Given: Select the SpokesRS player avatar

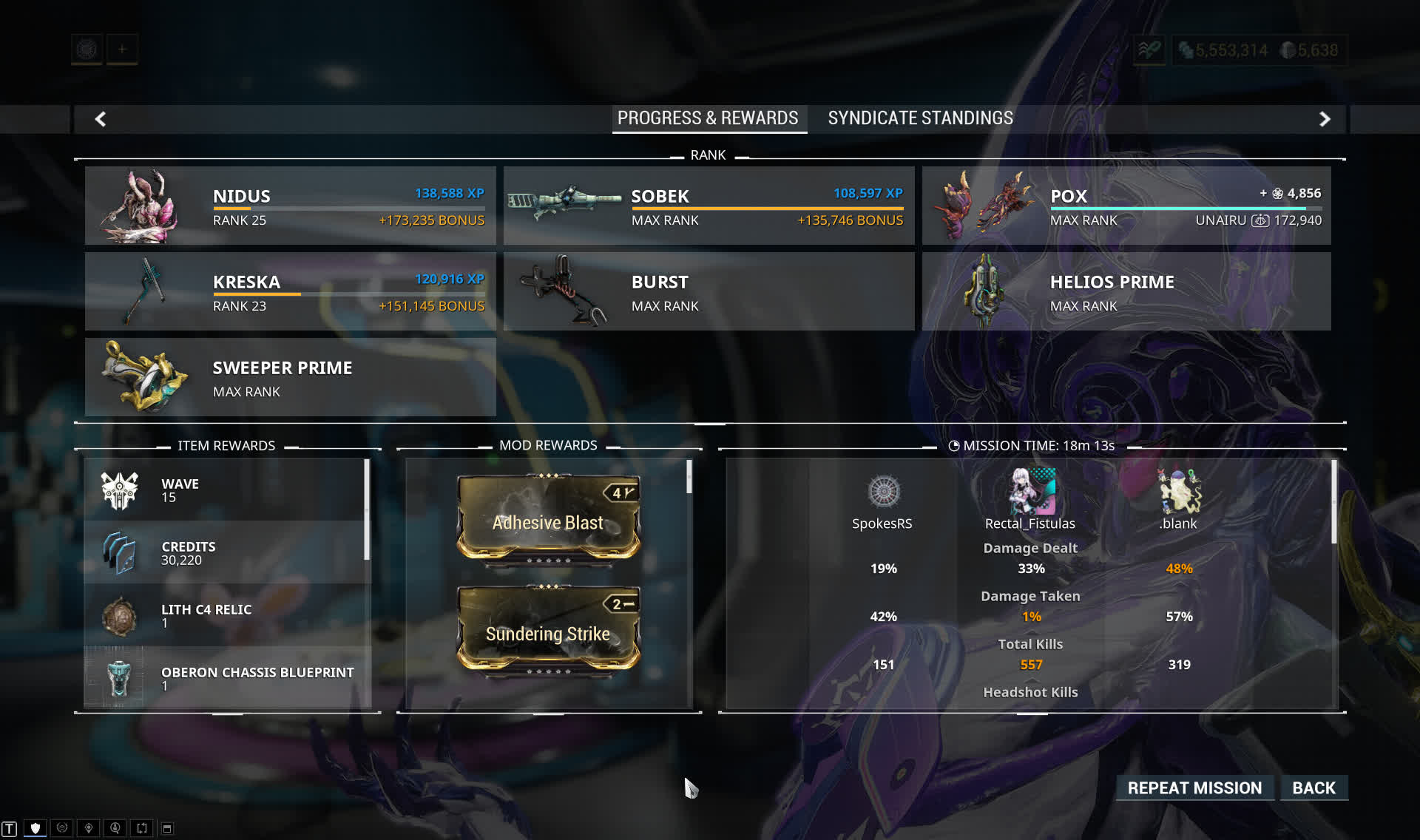Looking at the screenshot, I should 883,492.
